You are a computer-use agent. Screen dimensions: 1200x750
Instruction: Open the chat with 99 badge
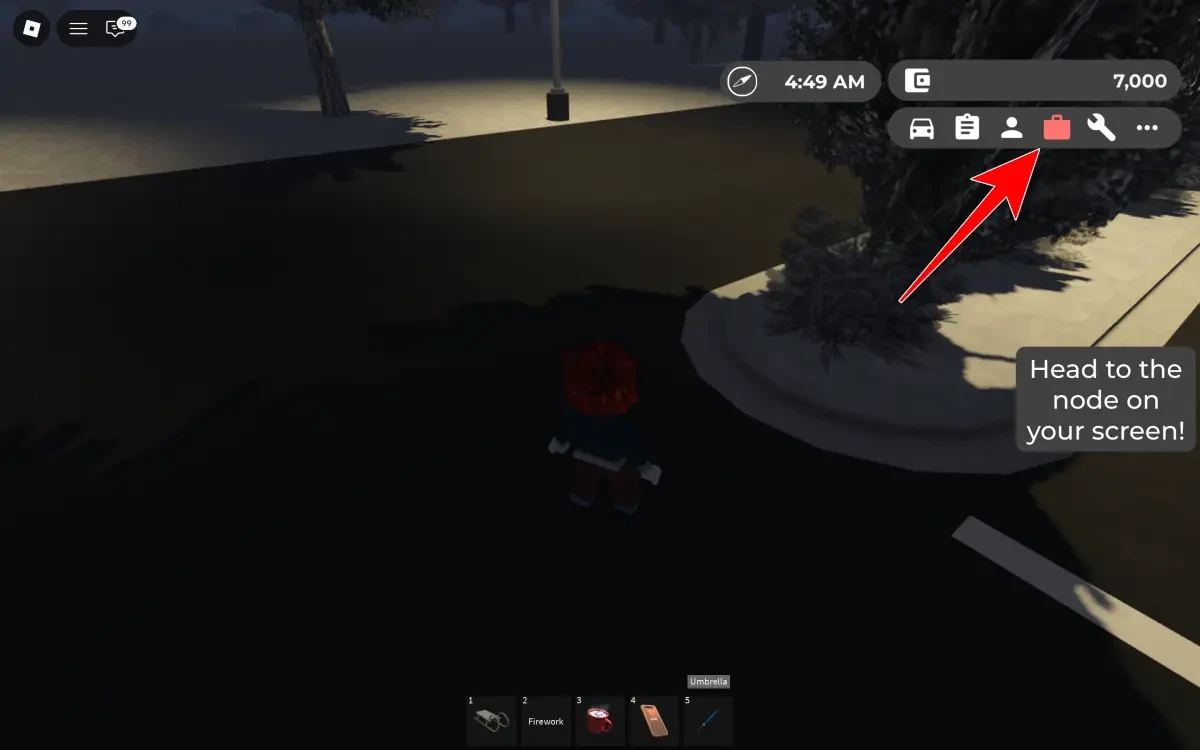pos(116,29)
